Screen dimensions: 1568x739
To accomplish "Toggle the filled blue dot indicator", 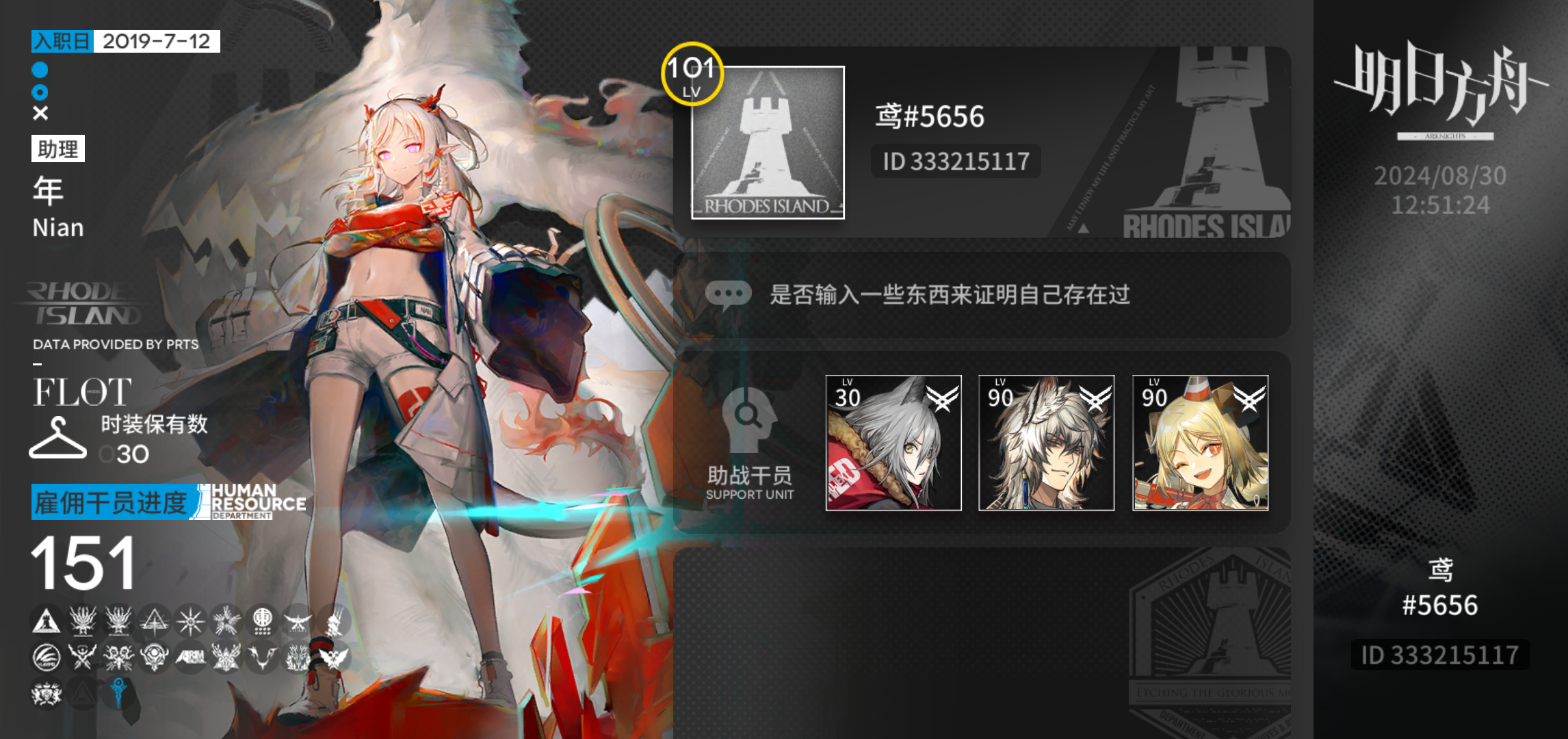I will [x=39, y=69].
